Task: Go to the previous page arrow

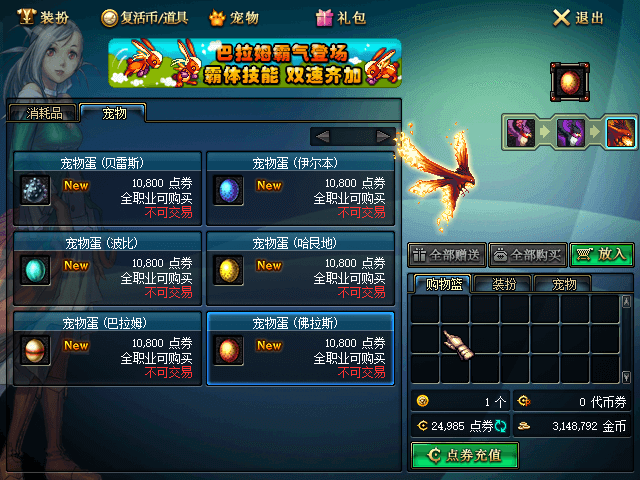Action: (x=322, y=136)
